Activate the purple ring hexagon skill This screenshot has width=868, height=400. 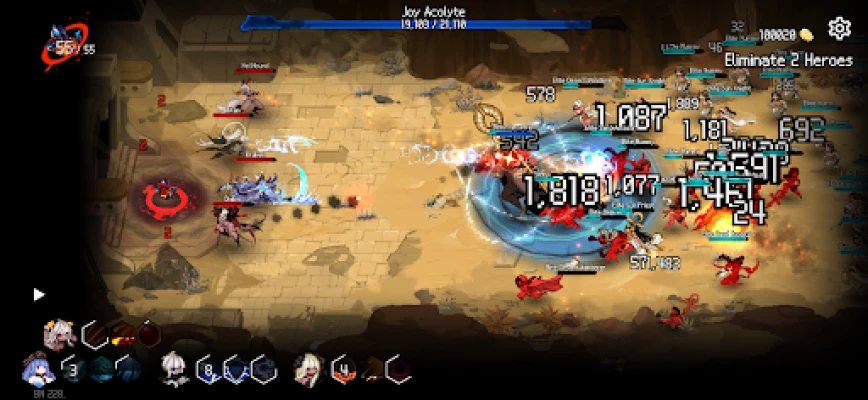(x=398, y=370)
